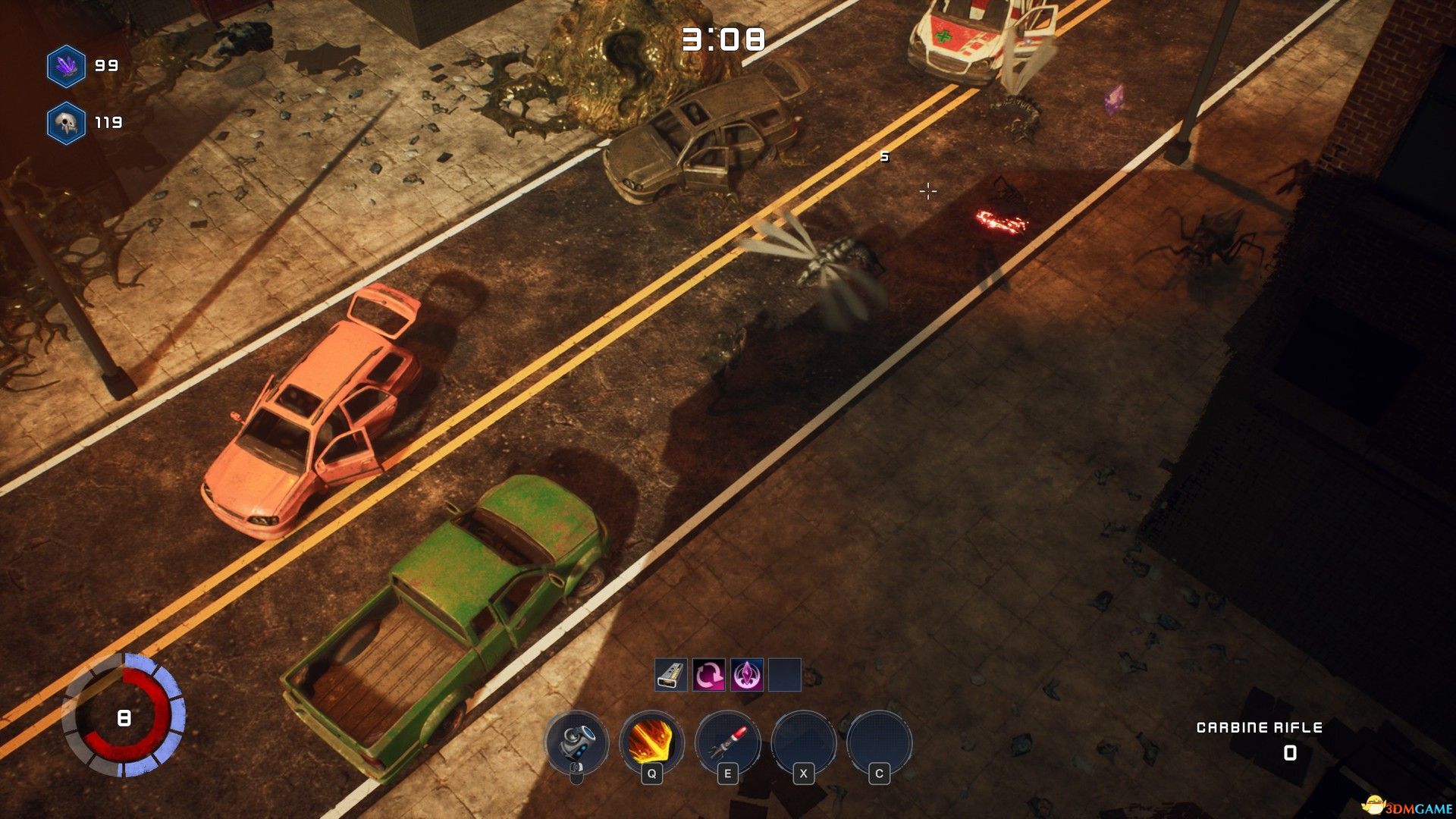Choose the pink crystal perk icon

coord(747,675)
